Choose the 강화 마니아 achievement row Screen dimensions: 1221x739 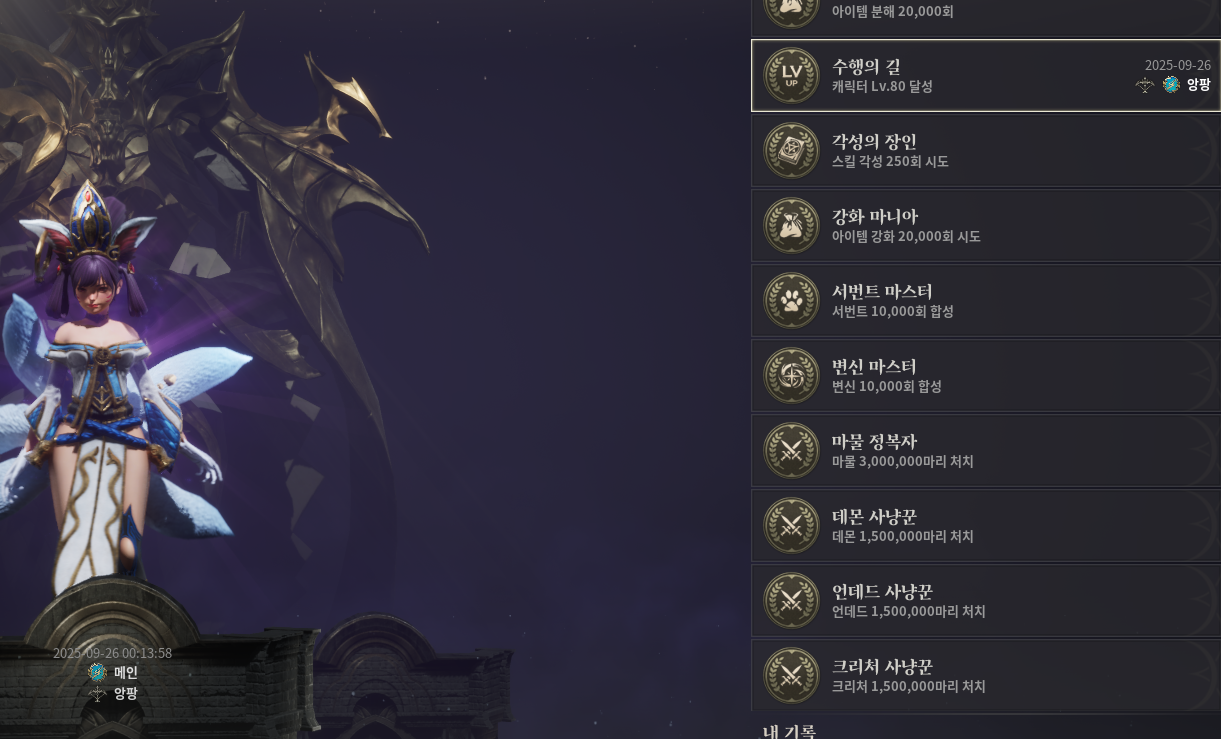[985, 226]
